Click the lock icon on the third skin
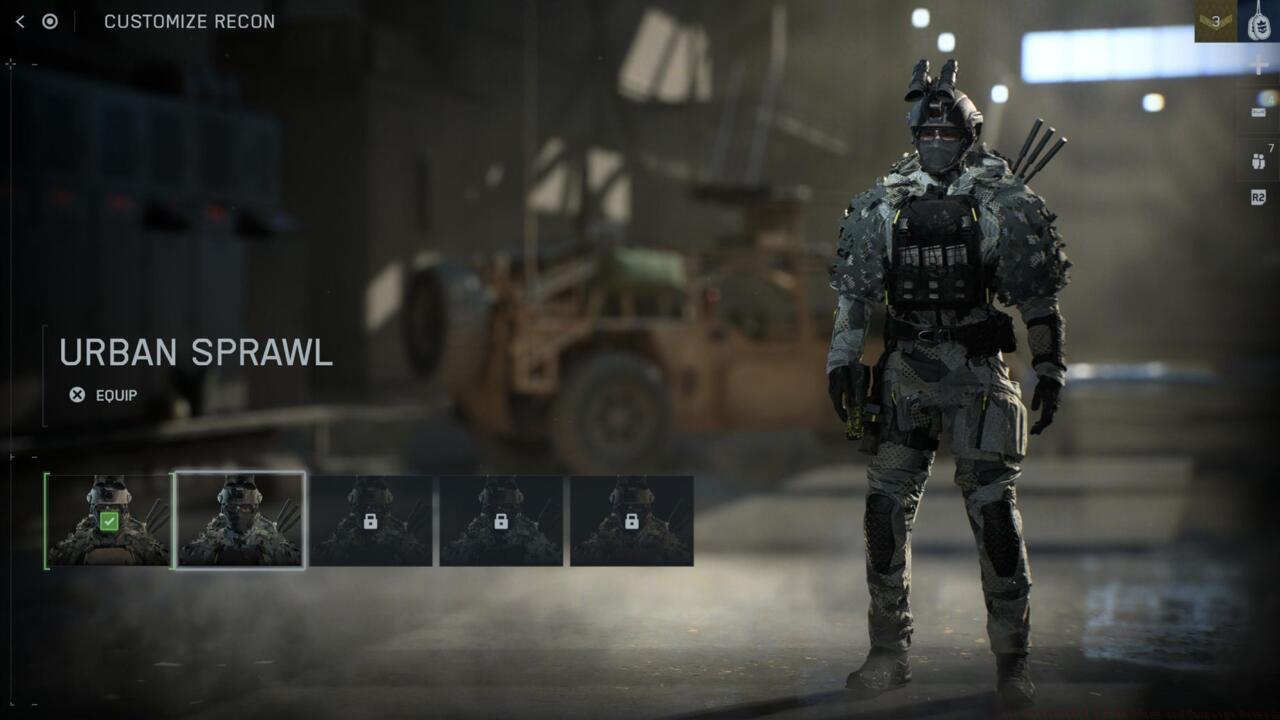This screenshot has width=1280, height=720. tap(371, 522)
